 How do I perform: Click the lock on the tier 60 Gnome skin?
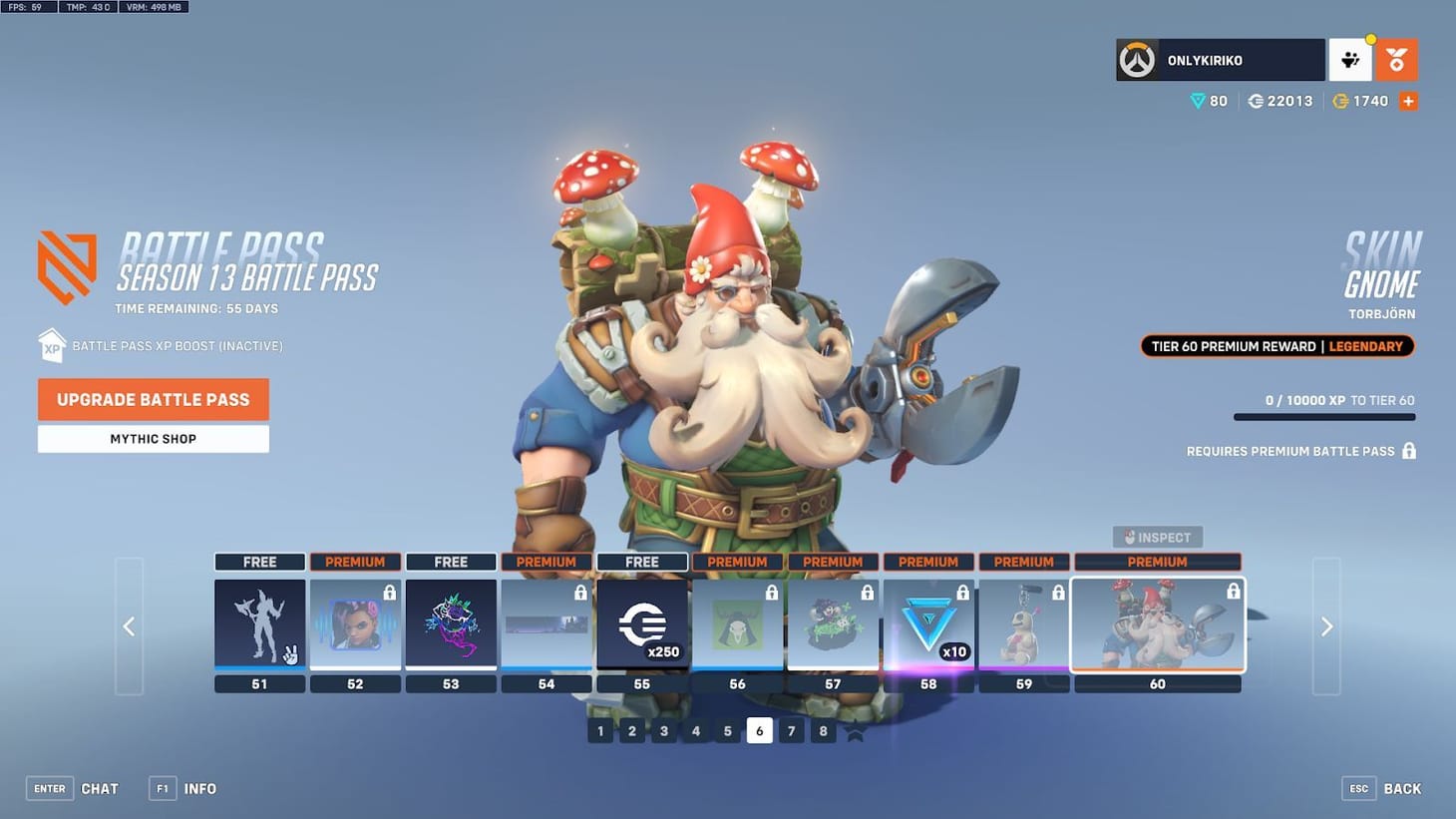(1233, 591)
